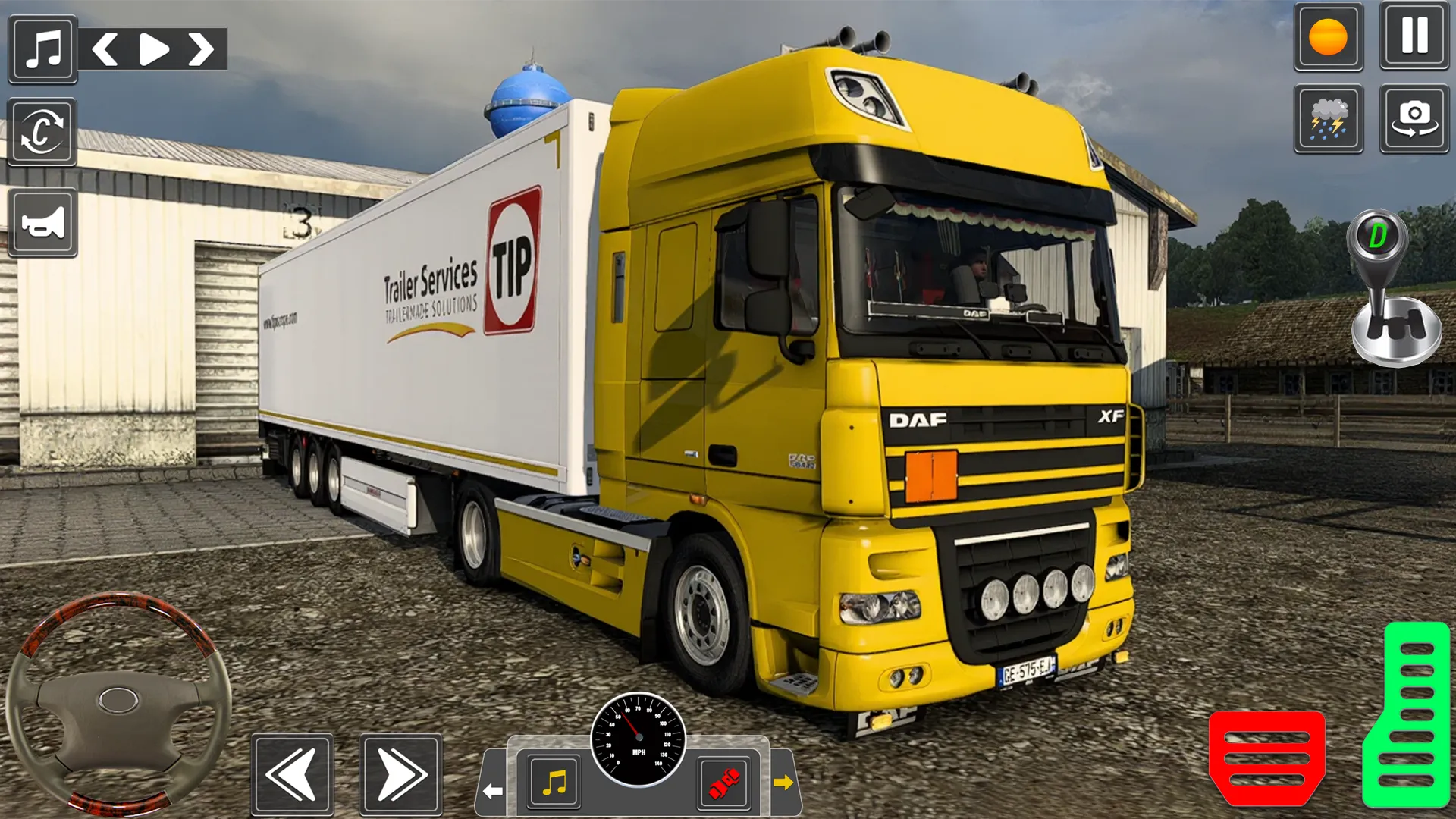1456x819 pixels.
Task: Activate the left turn indicator arrow
Action: tap(493, 791)
